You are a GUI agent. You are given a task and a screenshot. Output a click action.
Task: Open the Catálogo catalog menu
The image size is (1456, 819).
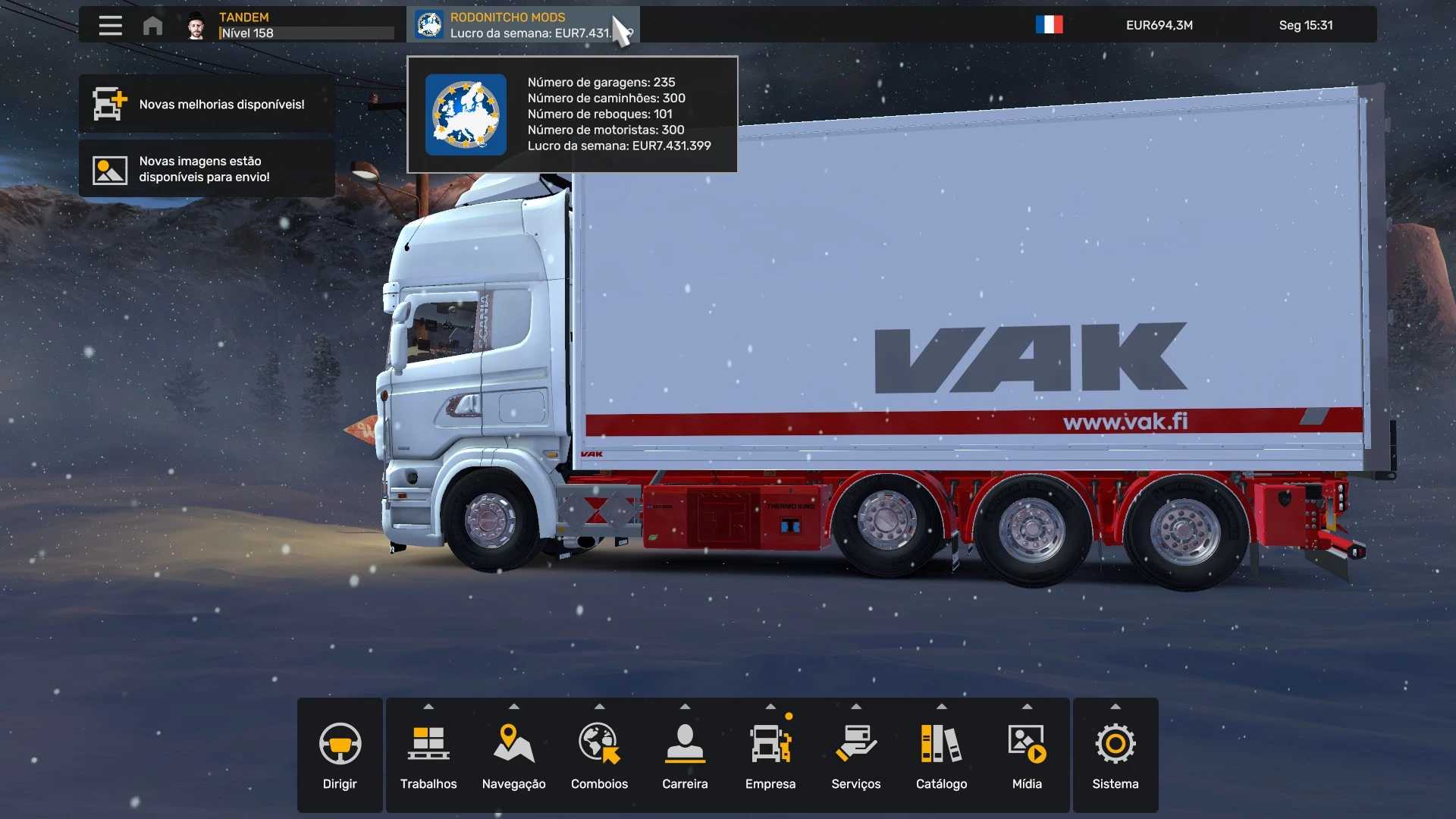click(941, 755)
